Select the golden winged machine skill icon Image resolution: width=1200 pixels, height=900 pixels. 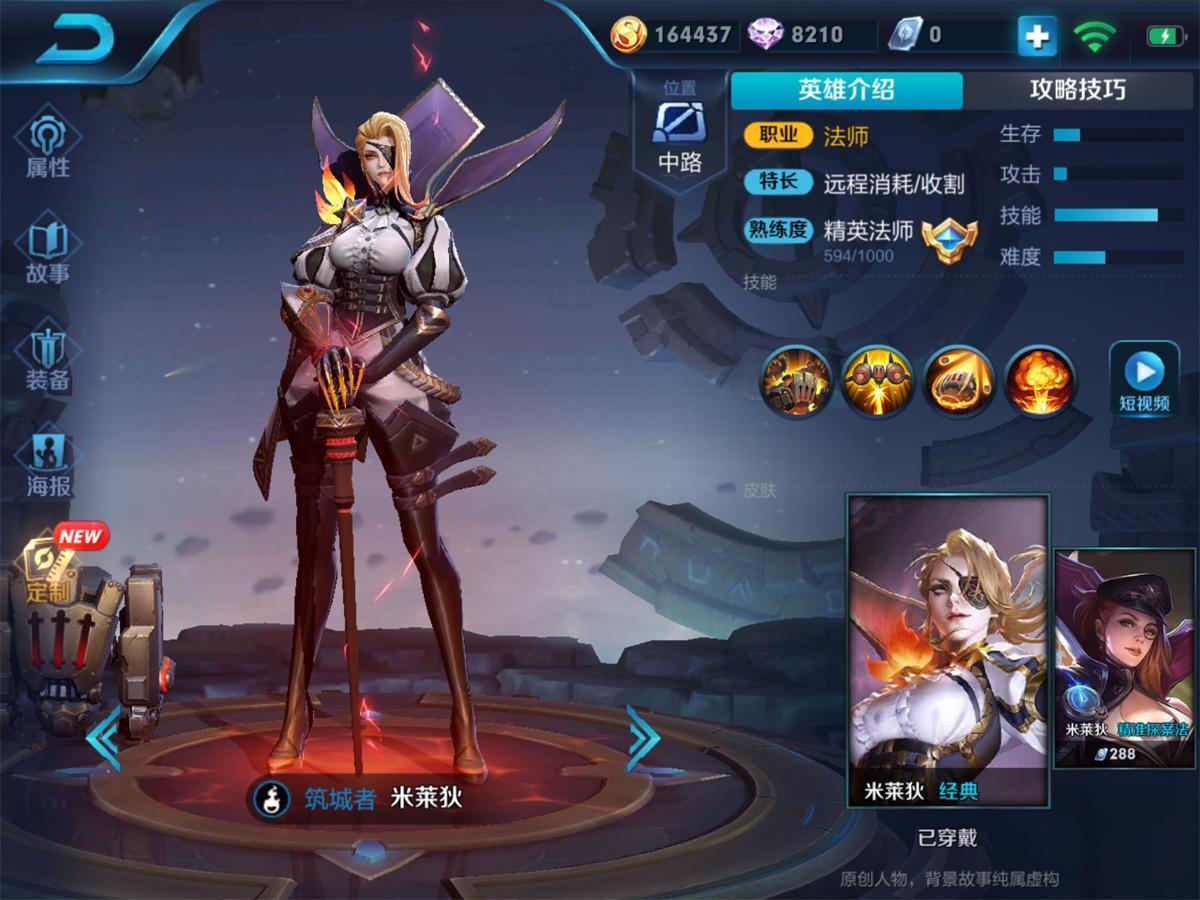(x=876, y=381)
